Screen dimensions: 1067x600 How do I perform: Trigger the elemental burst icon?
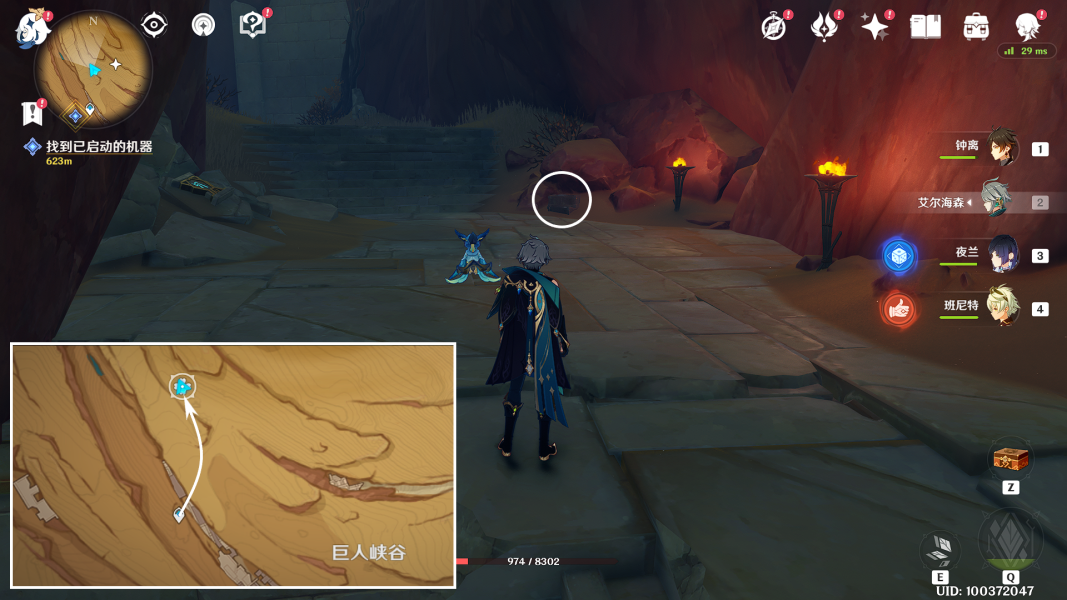point(1010,541)
